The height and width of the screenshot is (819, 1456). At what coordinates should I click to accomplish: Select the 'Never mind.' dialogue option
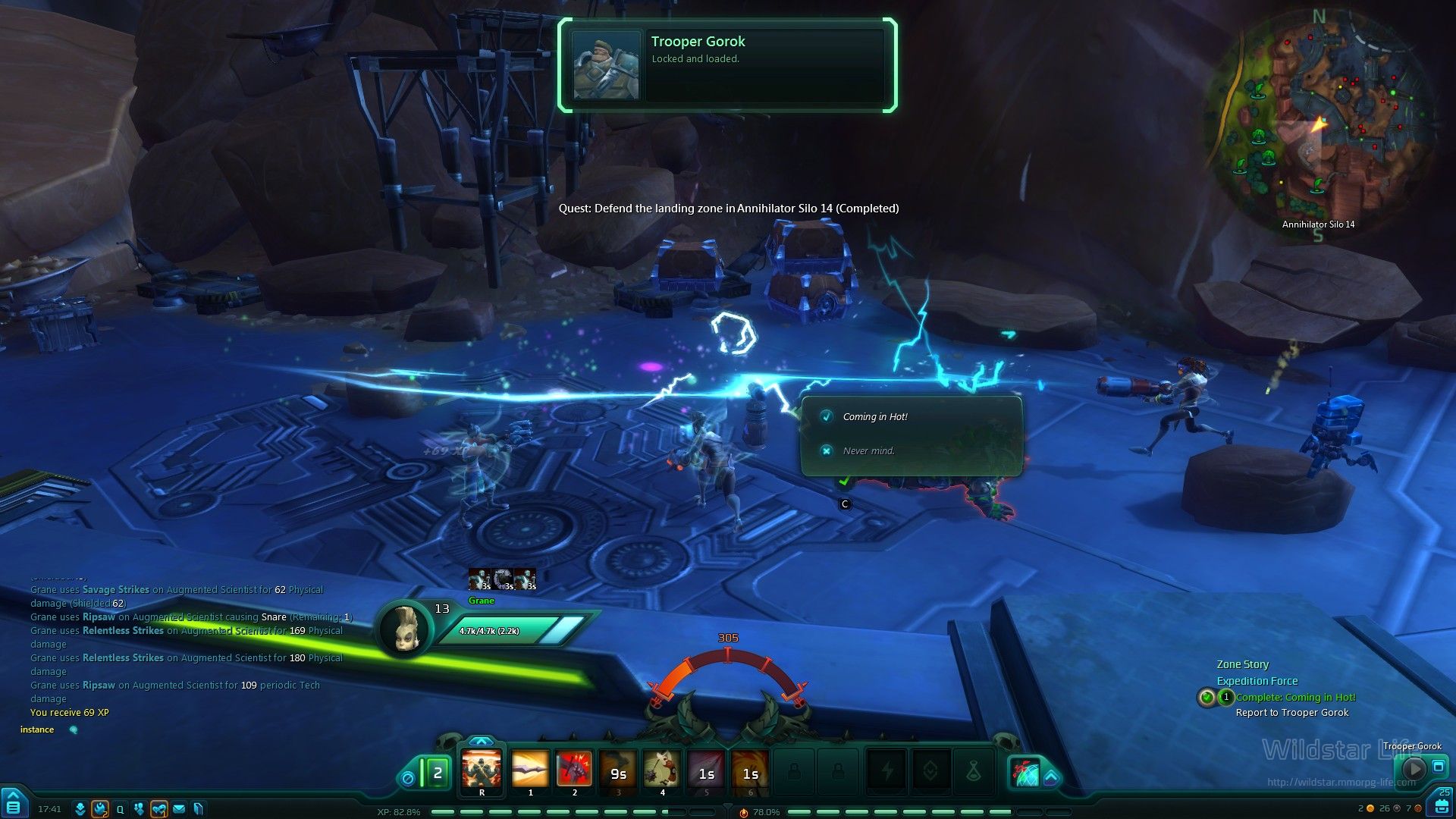click(868, 450)
